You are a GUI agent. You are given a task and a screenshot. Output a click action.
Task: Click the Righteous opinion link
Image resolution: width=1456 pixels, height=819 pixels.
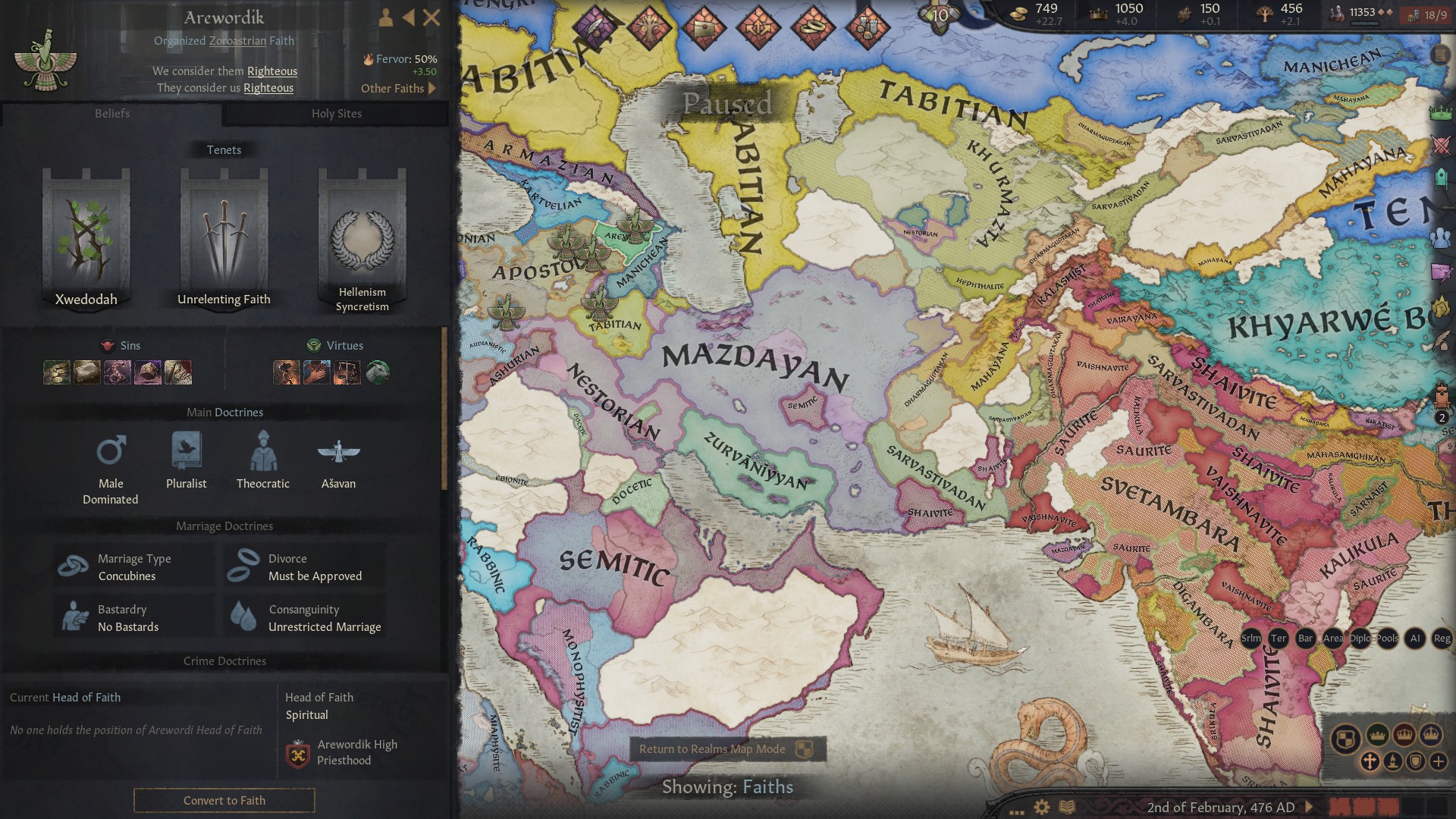click(x=271, y=71)
